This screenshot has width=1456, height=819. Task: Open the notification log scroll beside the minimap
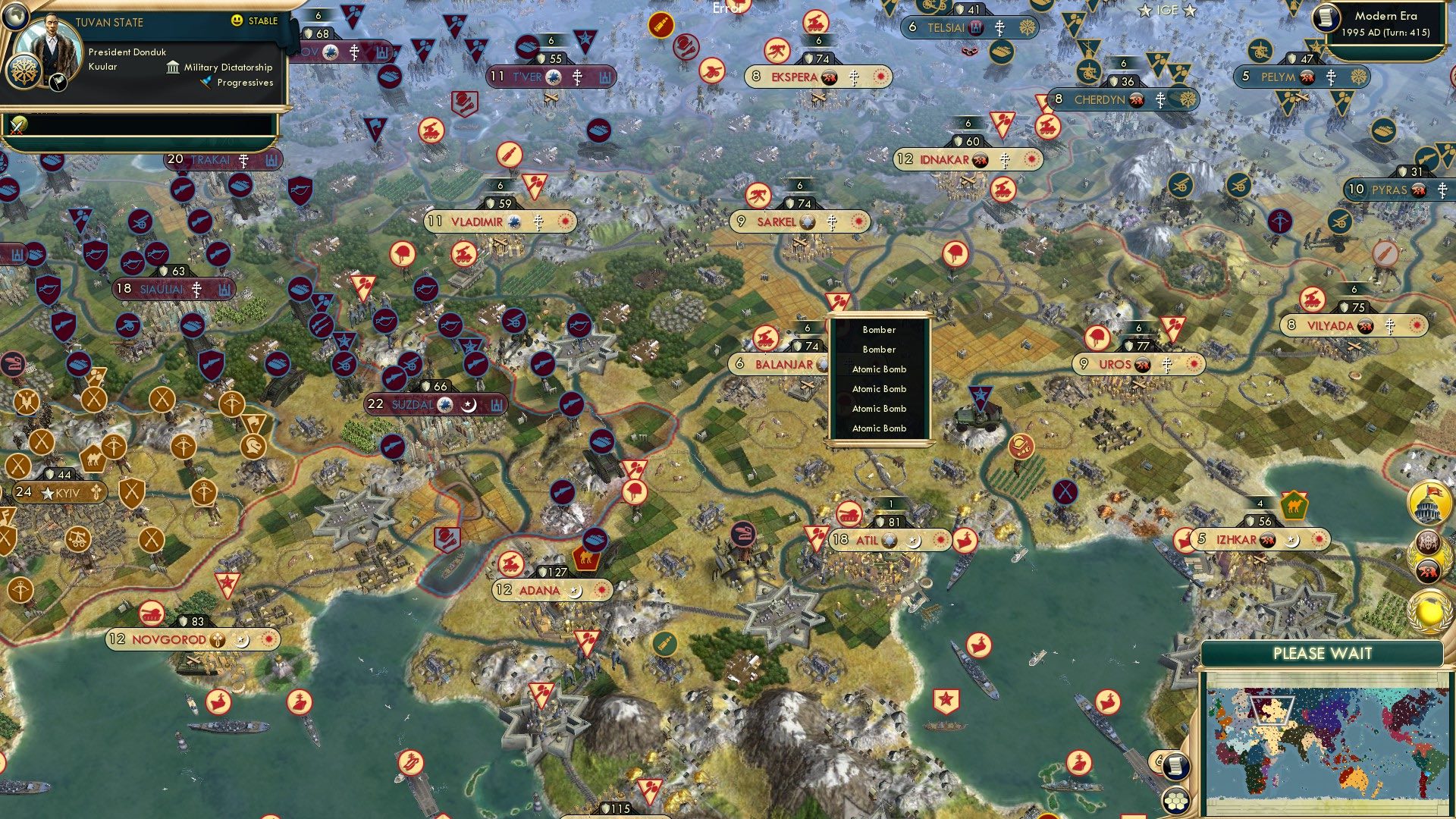coord(1176,766)
